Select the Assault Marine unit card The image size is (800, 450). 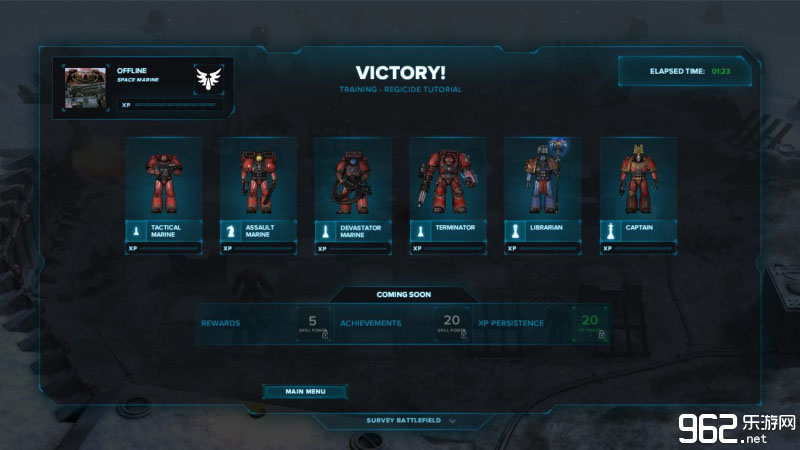[258, 195]
